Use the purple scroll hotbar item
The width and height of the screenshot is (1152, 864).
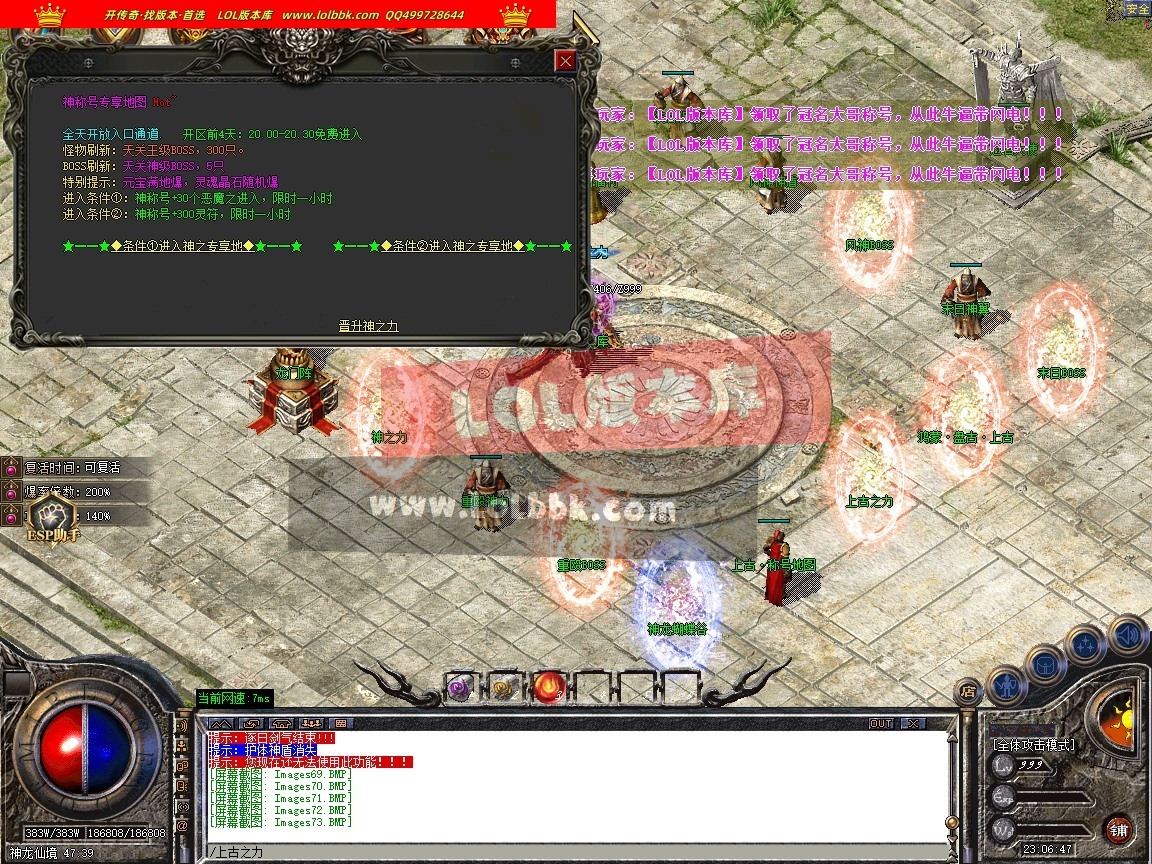click(459, 687)
